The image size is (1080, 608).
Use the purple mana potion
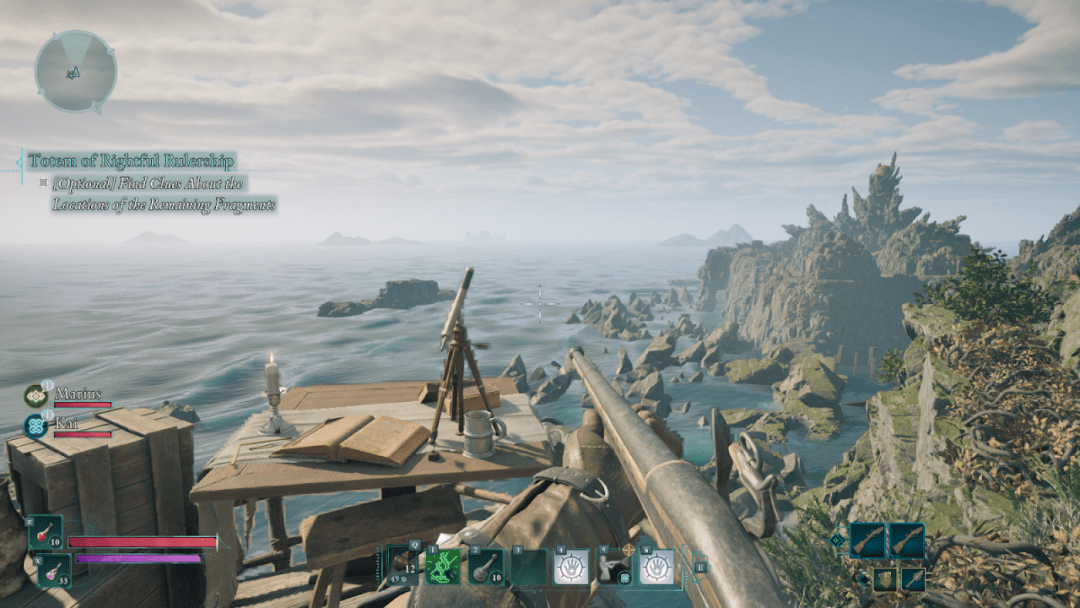point(53,570)
